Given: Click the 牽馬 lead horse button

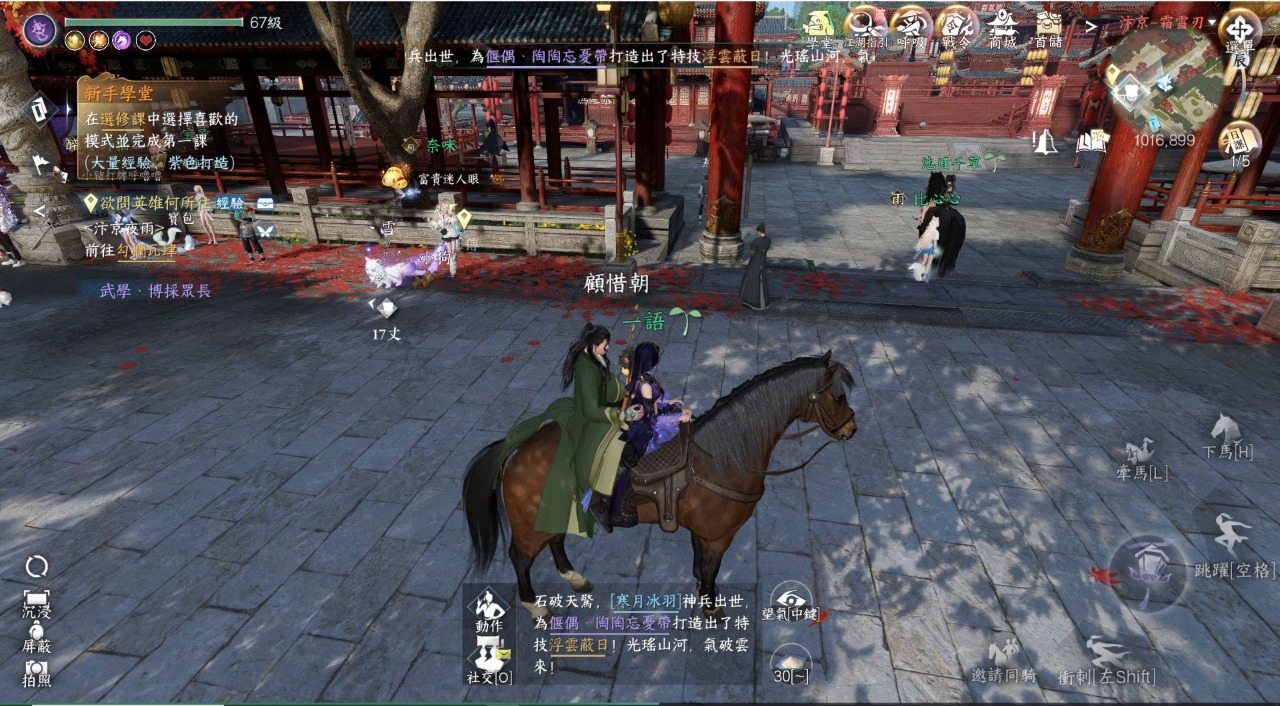Looking at the screenshot, I should click(x=1141, y=458).
